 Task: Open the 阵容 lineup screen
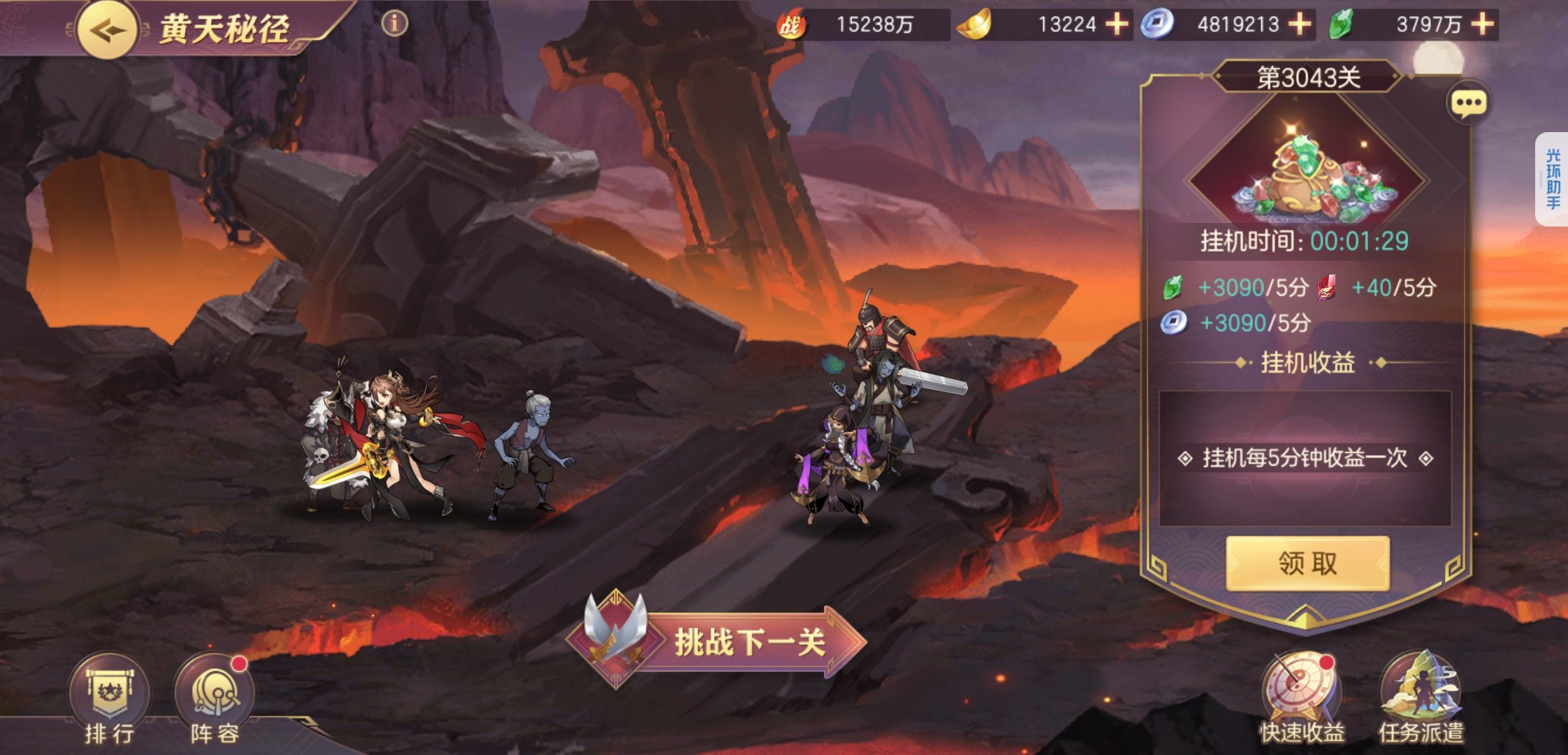215,698
